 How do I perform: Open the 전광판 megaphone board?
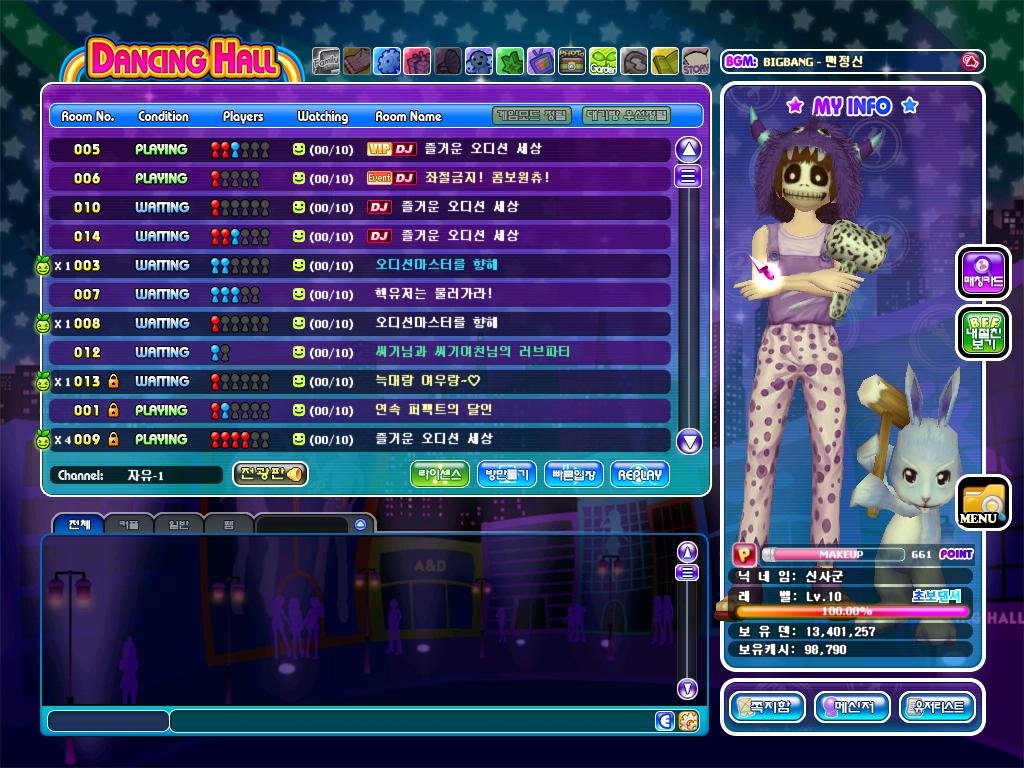pyautogui.click(x=270, y=474)
